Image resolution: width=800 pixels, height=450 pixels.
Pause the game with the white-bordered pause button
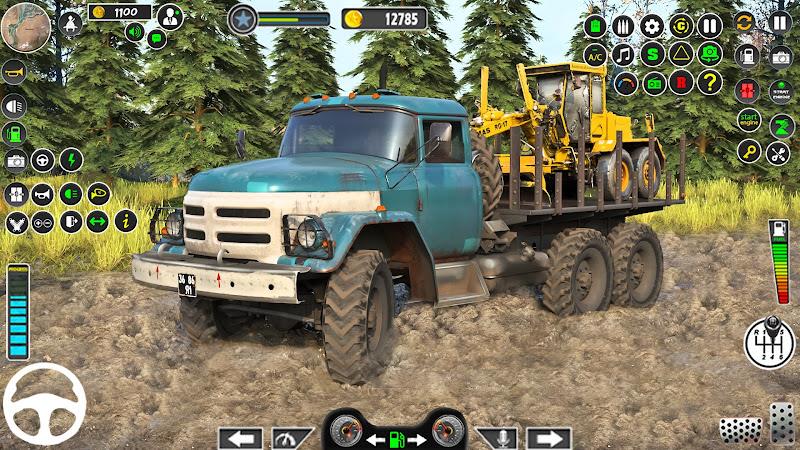point(780,22)
